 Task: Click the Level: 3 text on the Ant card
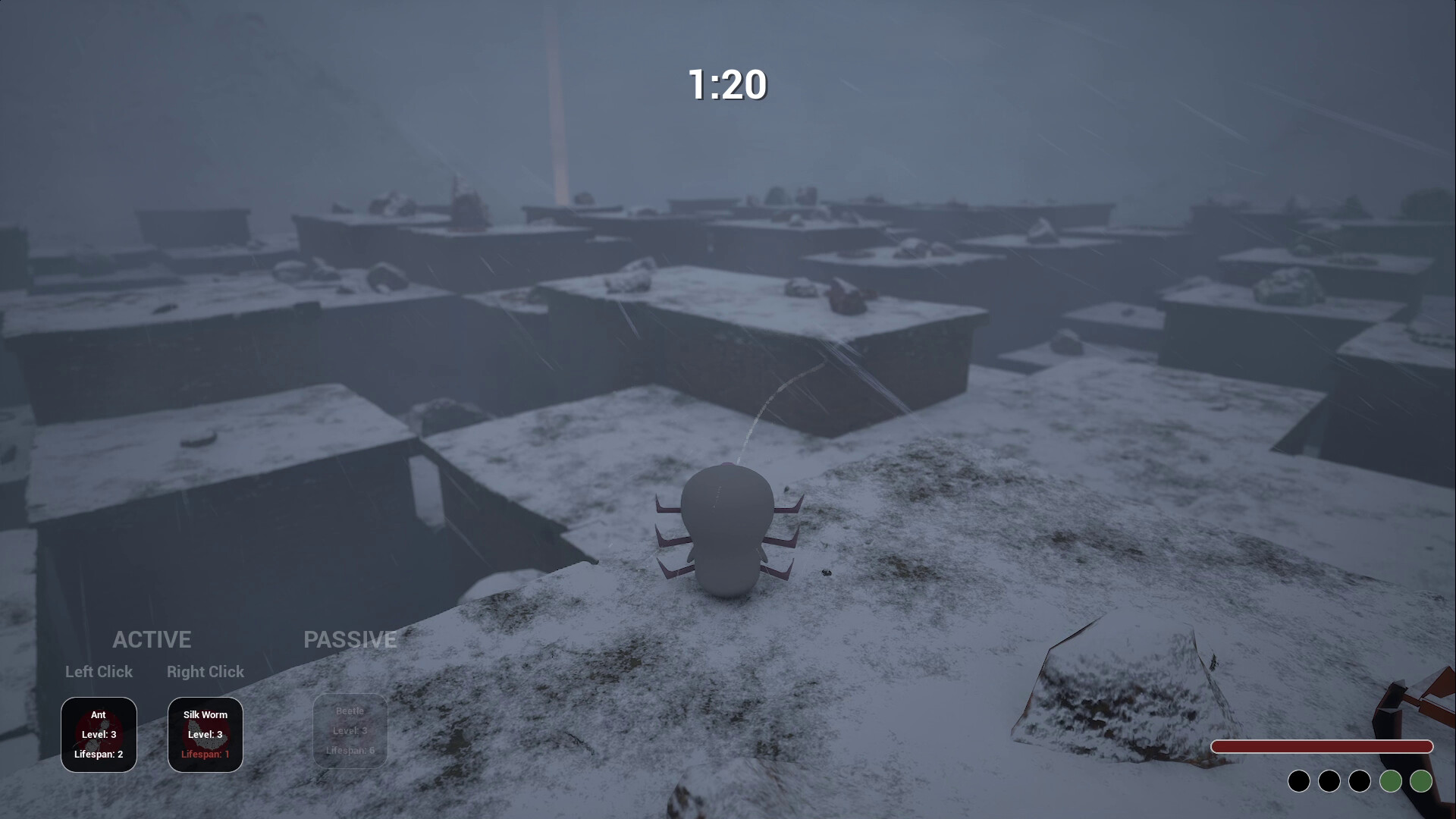click(x=99, y=734)
